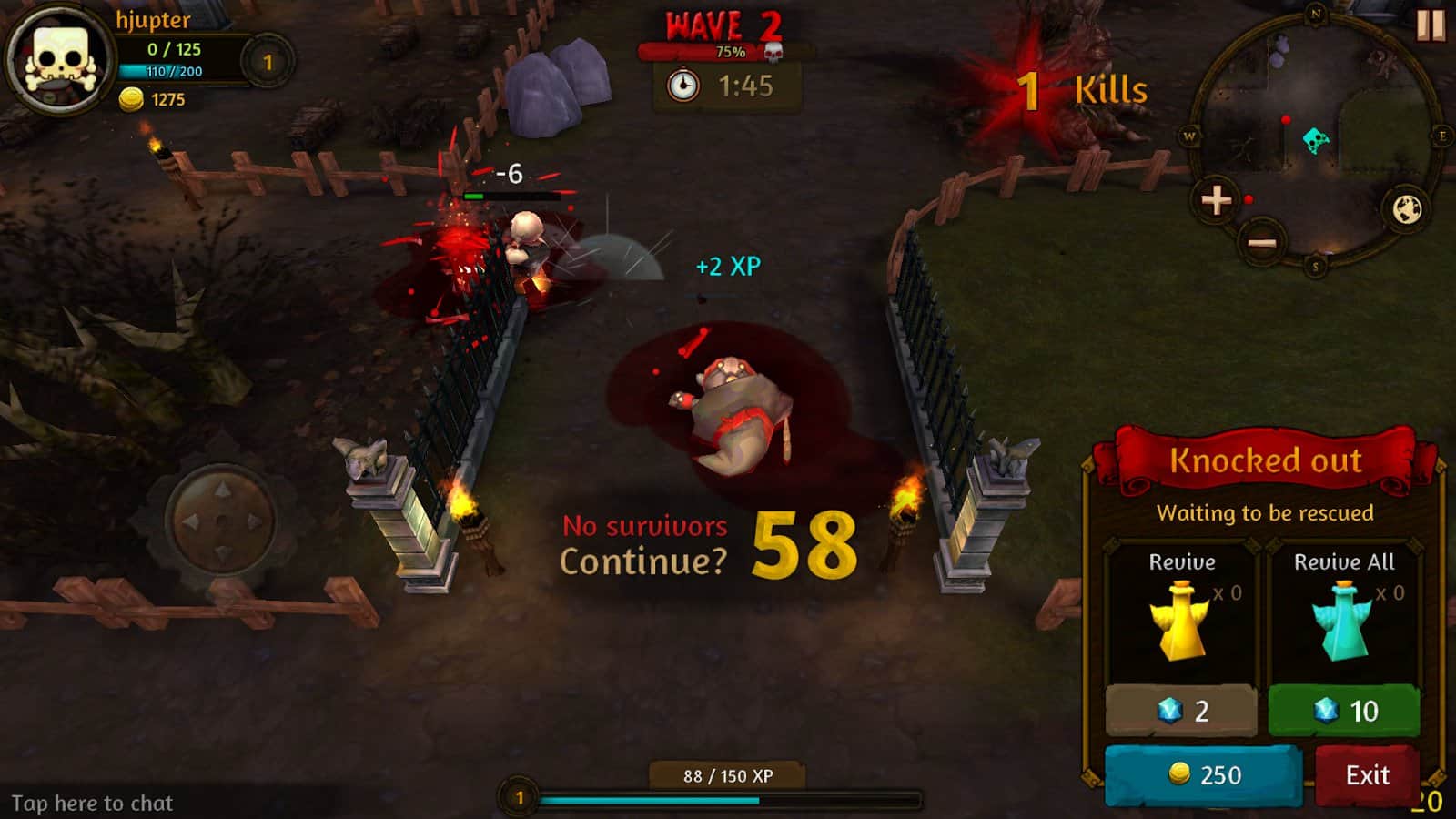Viewport: 1456px width, 819px height.
Task: Select the teal Revive All potion
Action: [1341, 622]
